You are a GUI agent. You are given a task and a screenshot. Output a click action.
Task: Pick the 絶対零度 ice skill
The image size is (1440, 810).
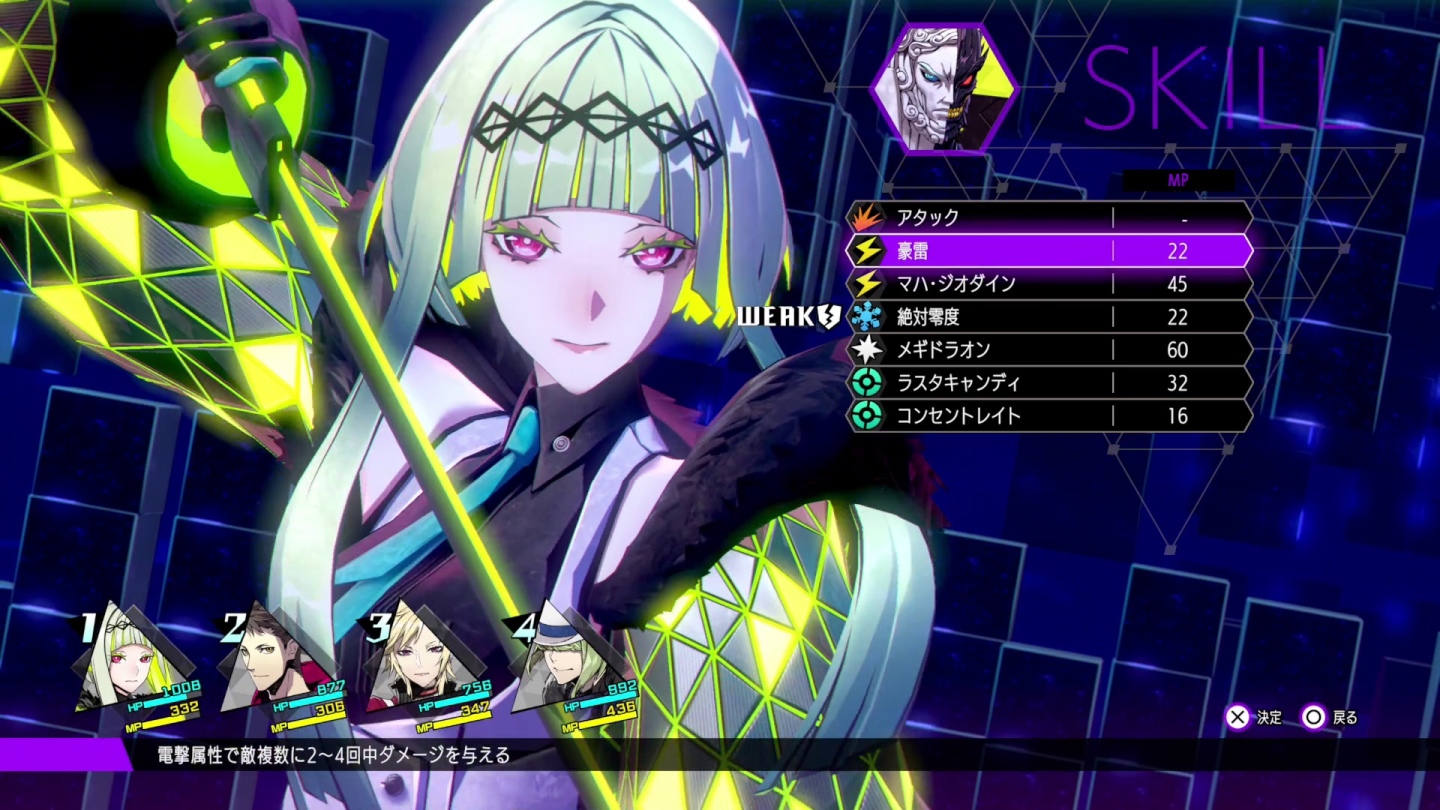[x=1048, y=317]
